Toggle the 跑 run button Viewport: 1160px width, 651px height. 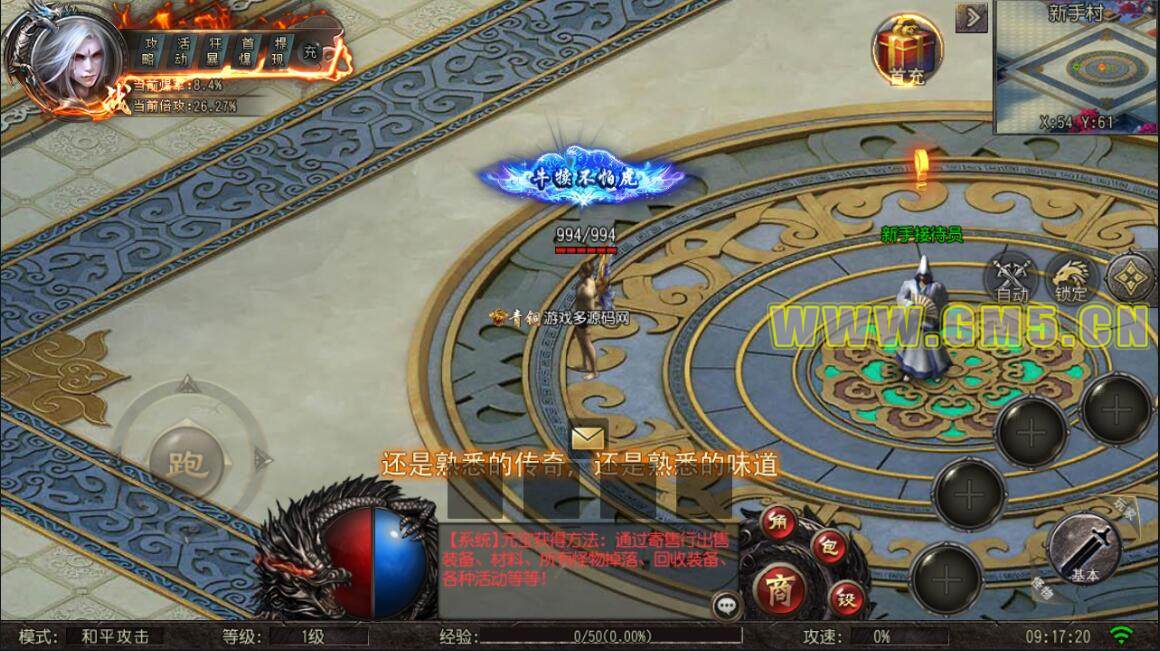pos(186,462)
